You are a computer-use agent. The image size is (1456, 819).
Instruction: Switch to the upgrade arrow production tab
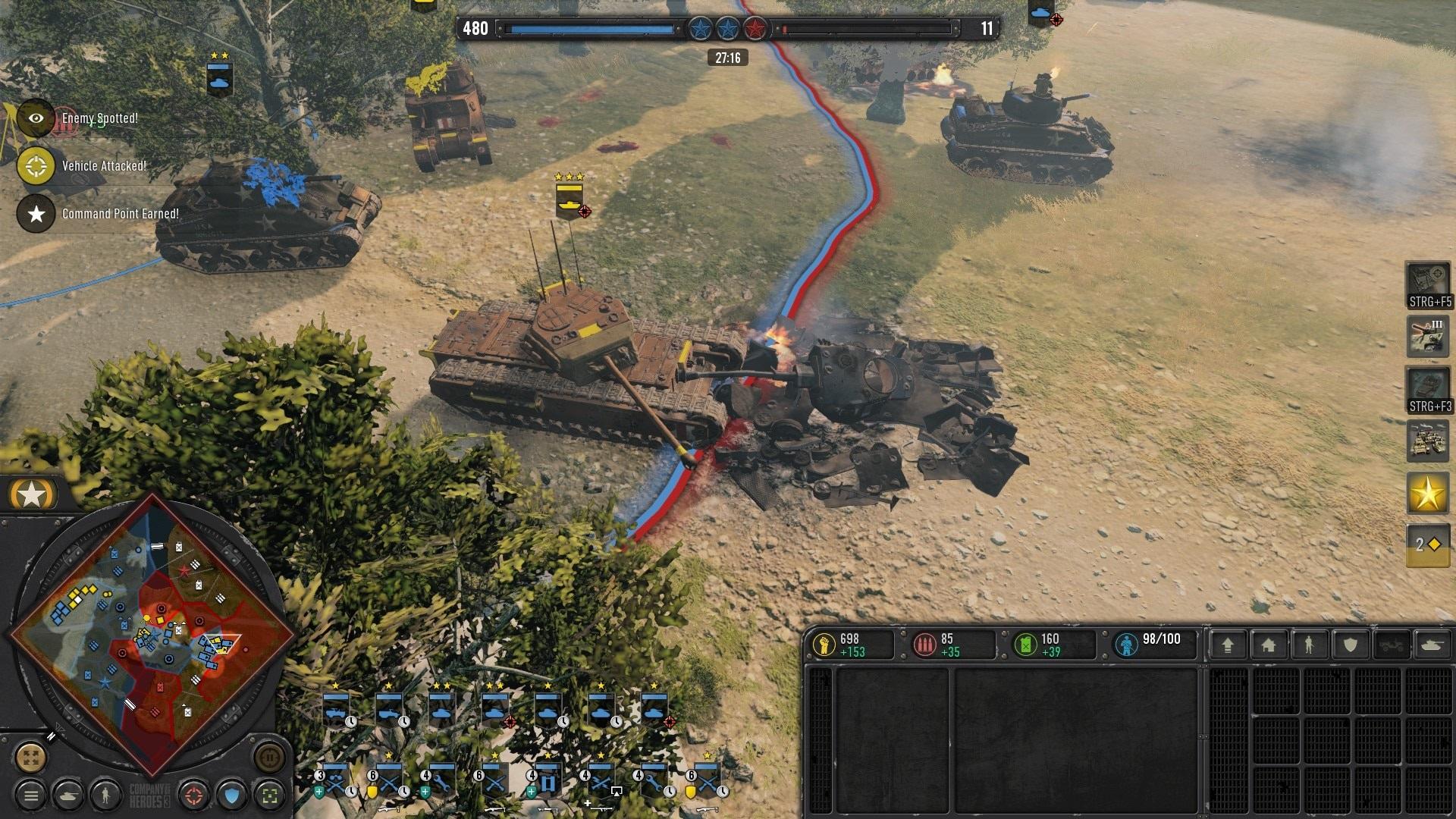1228,645
